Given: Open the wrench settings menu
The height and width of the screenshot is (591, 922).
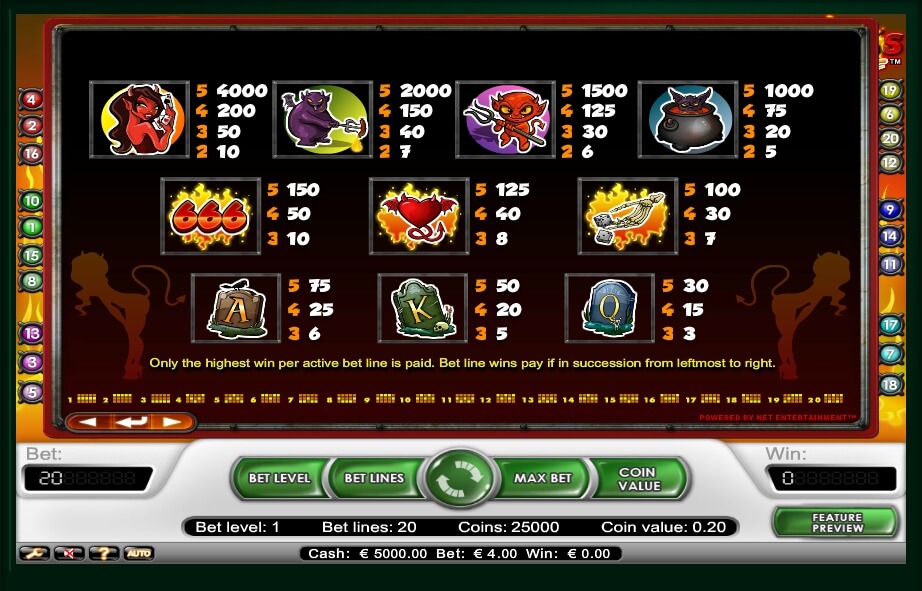Looking at the screenshot, I should tap(34, 553).
